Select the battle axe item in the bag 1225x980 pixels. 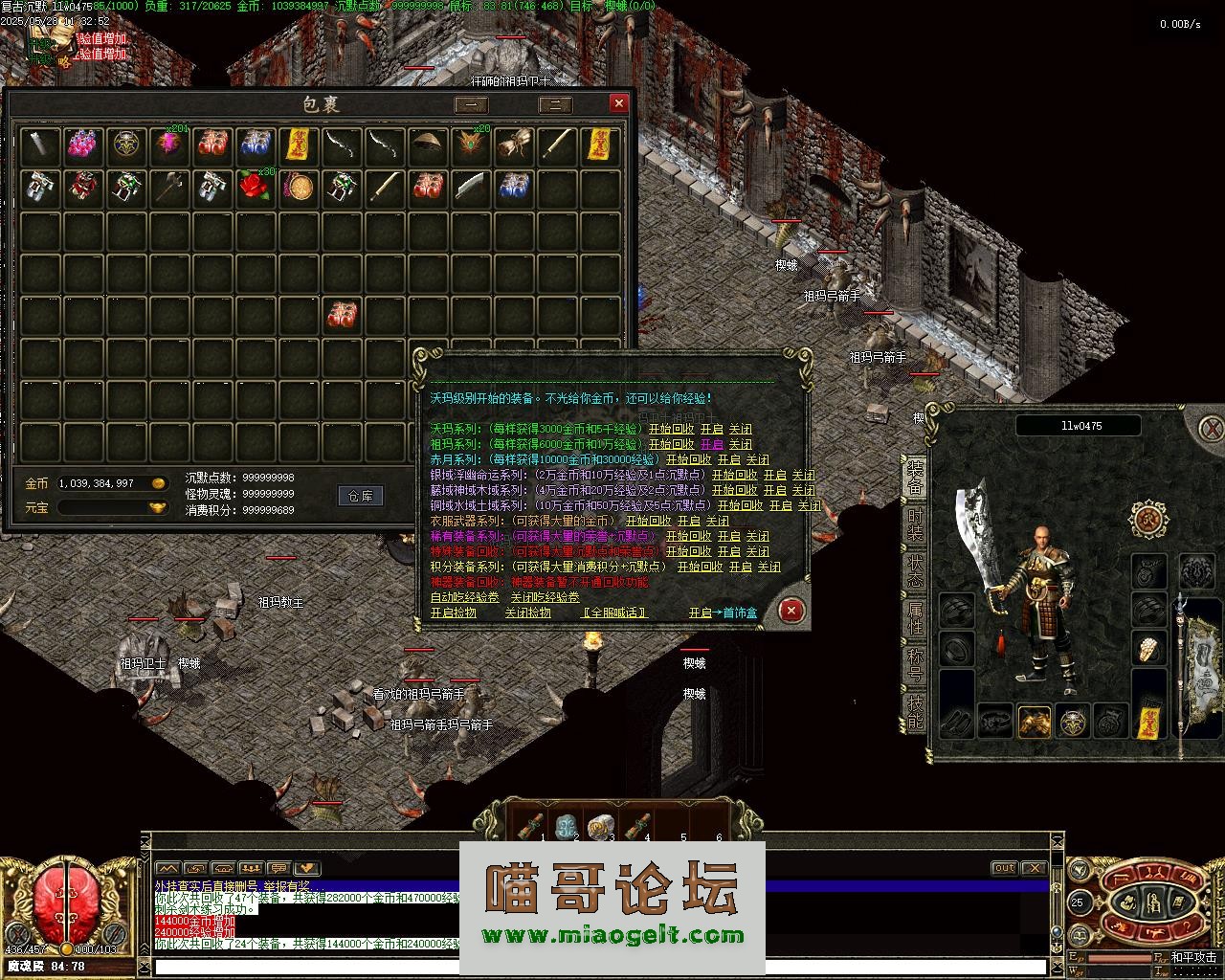[169, 186]
